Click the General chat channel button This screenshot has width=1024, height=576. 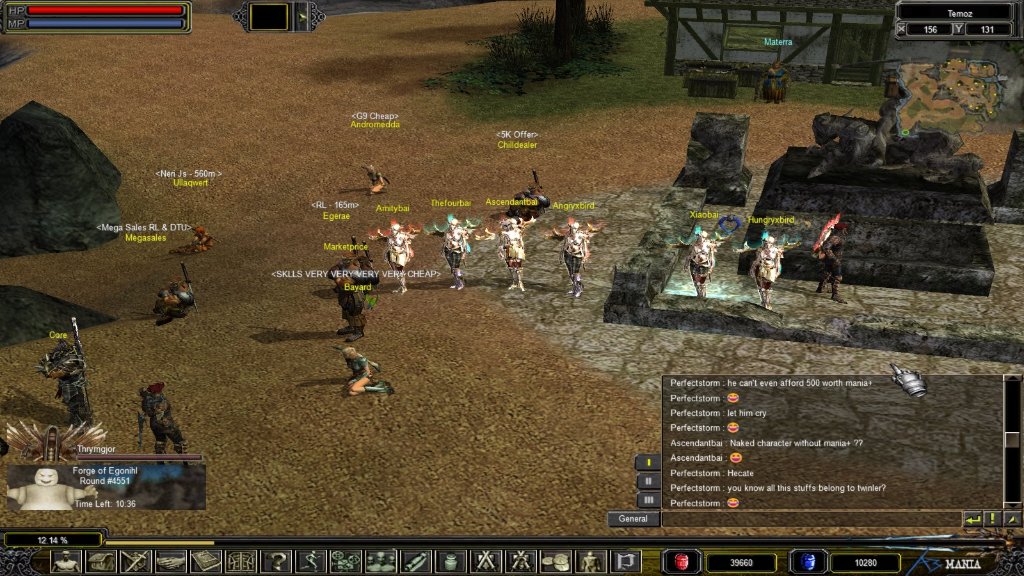(x=633, y=519)
